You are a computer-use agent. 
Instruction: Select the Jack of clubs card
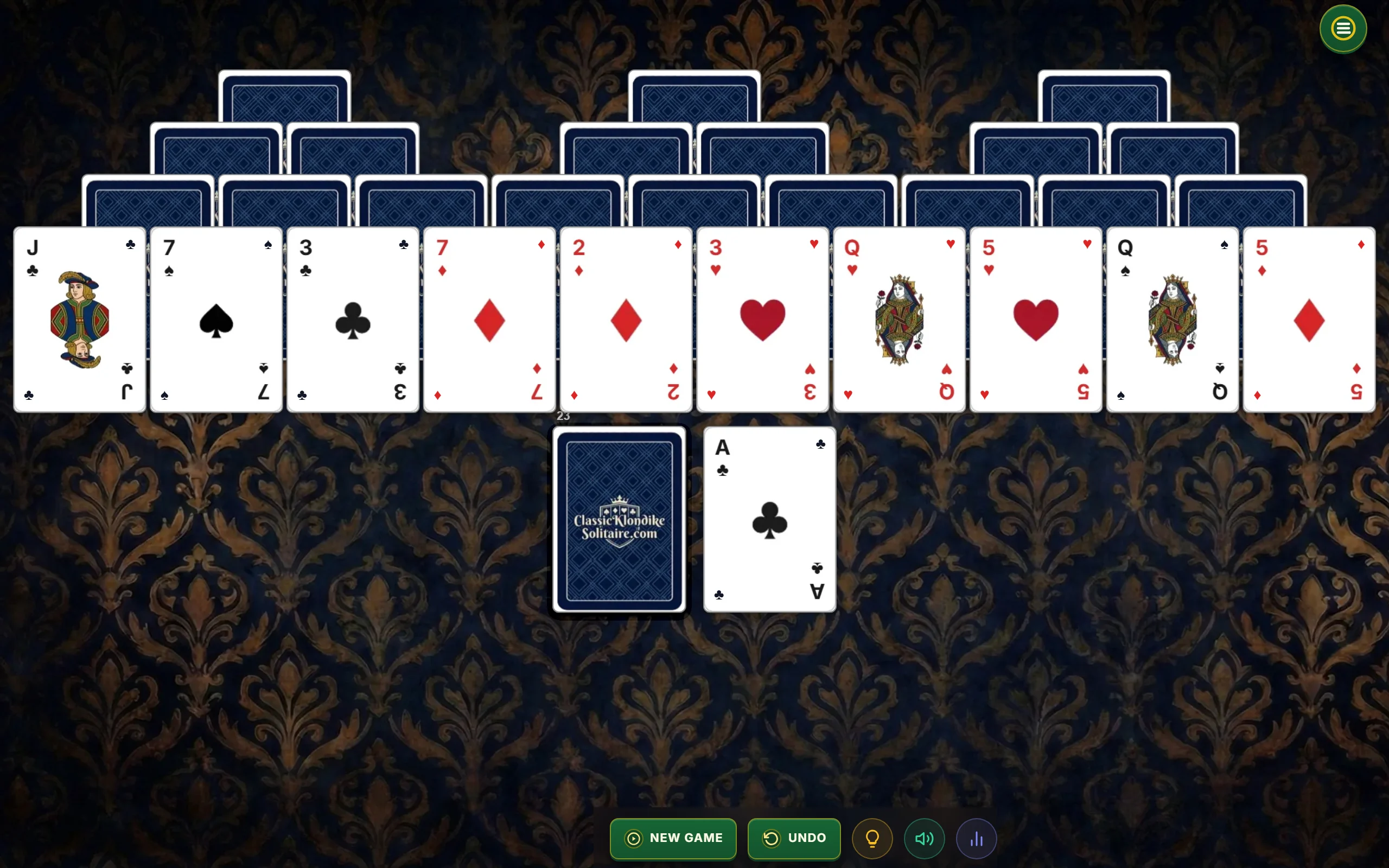click(x=79, y=320)
